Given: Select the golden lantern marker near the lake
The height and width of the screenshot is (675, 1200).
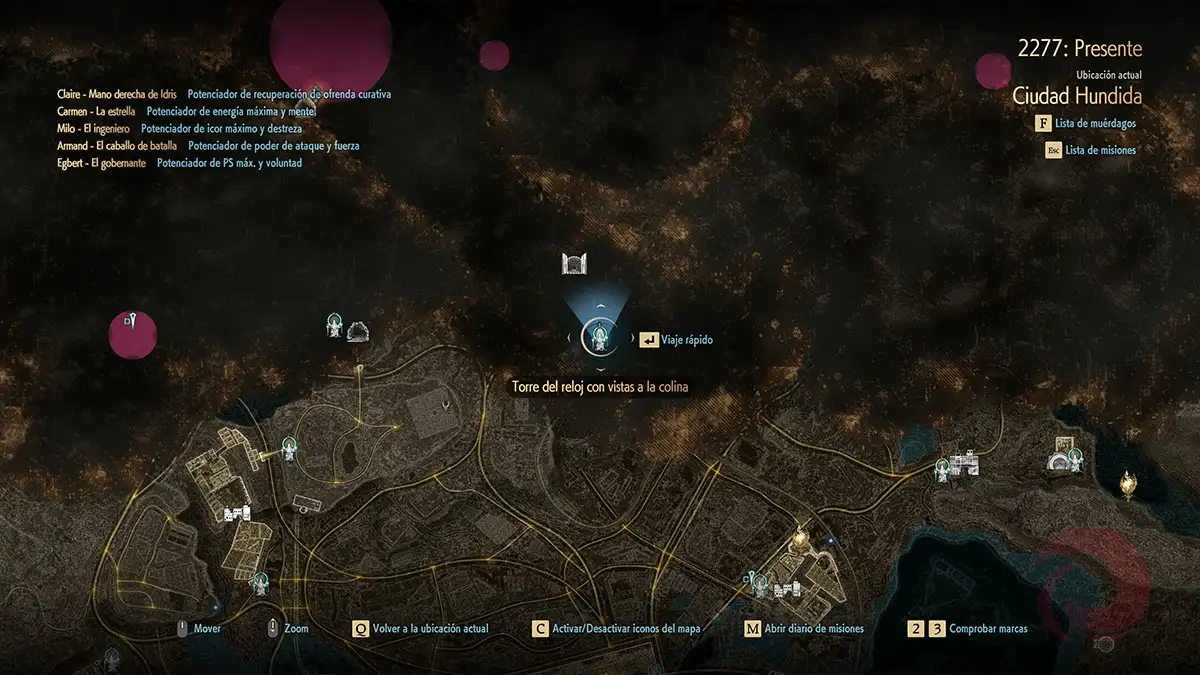Looking at the screenshot, I should 1128,485.
